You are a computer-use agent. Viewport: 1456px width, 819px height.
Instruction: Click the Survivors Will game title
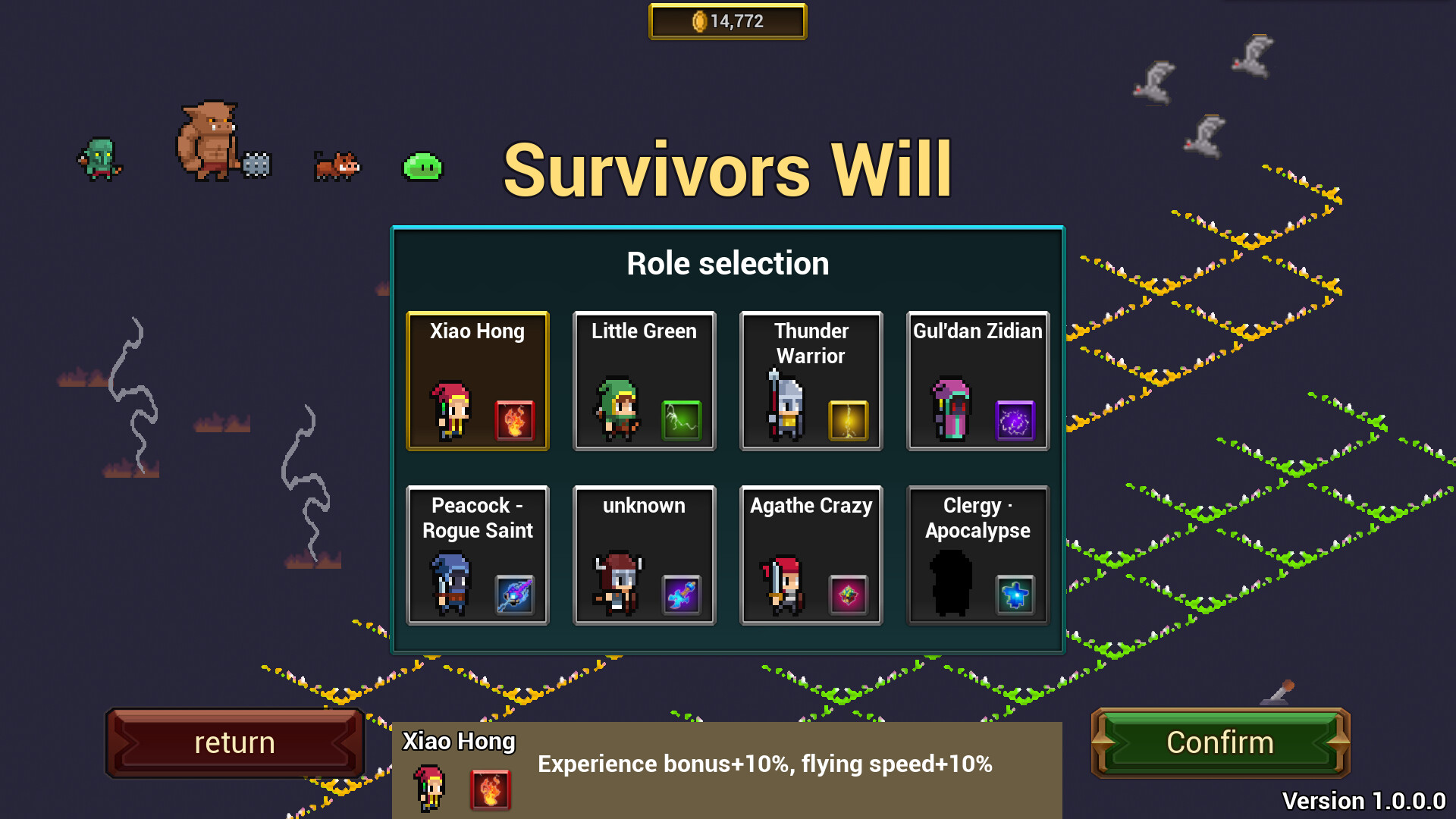click(727, 168)
